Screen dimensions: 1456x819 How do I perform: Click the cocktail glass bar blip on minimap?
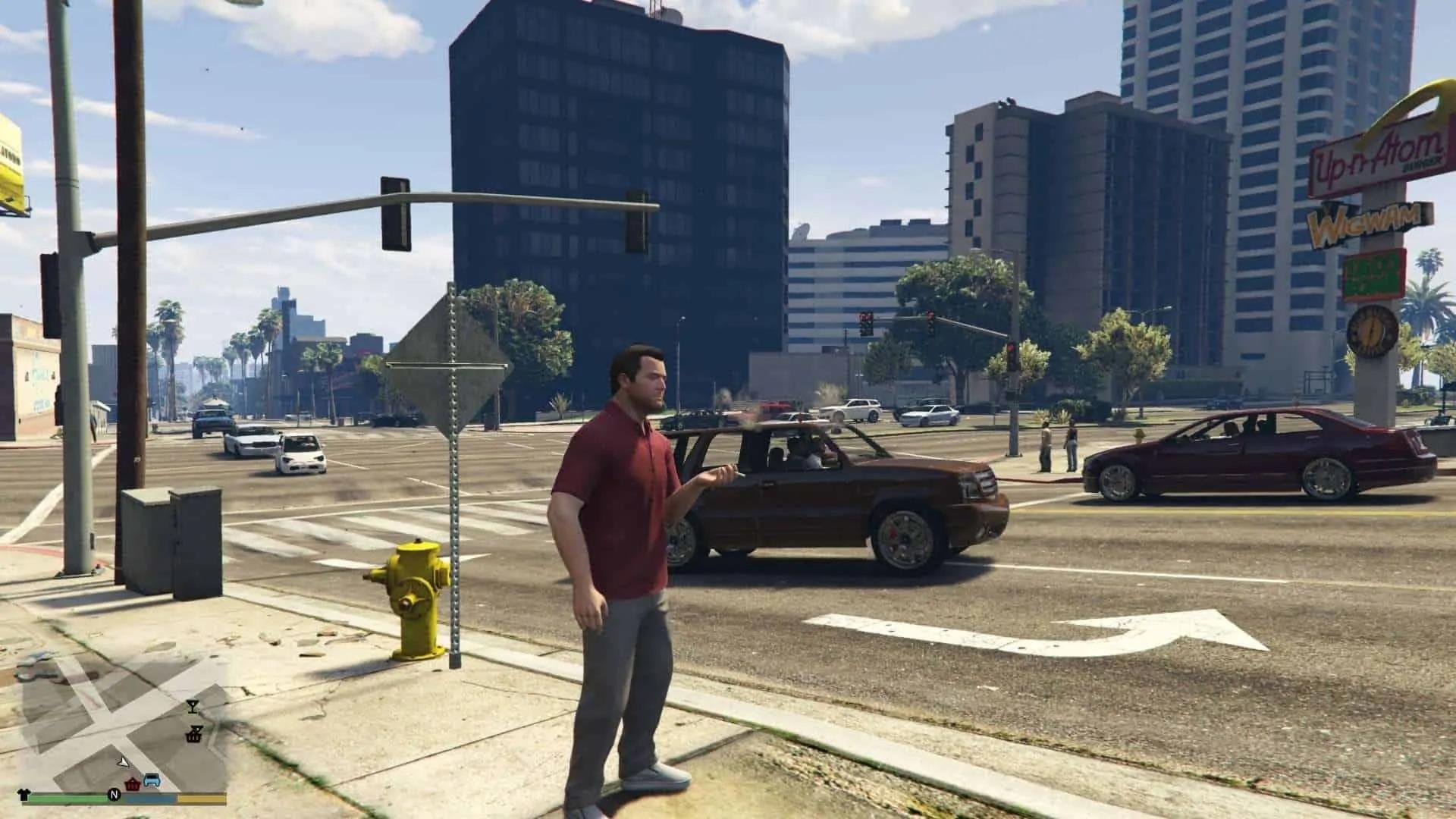point(193,707)
